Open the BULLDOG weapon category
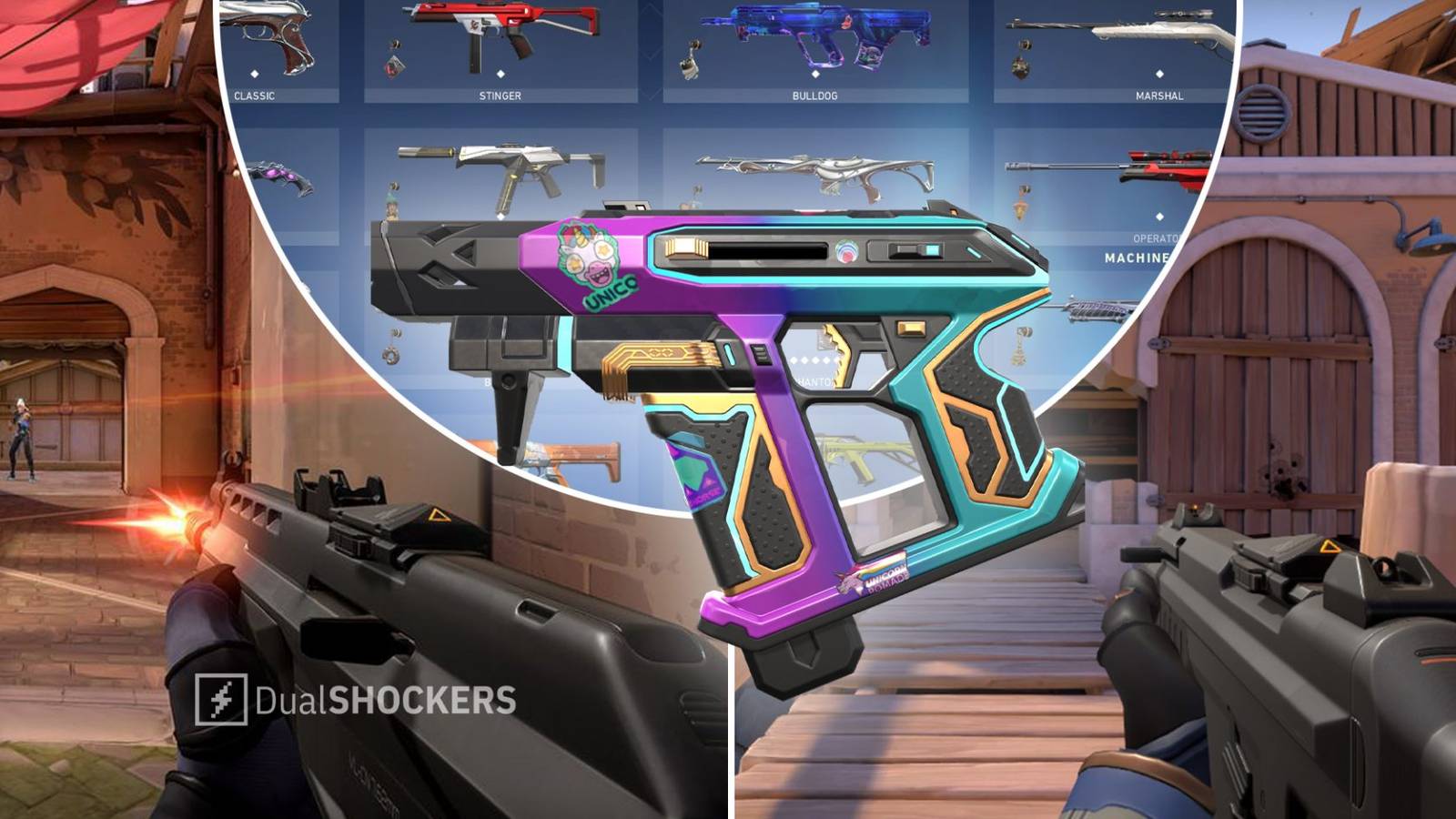 [x=815, y=96]
